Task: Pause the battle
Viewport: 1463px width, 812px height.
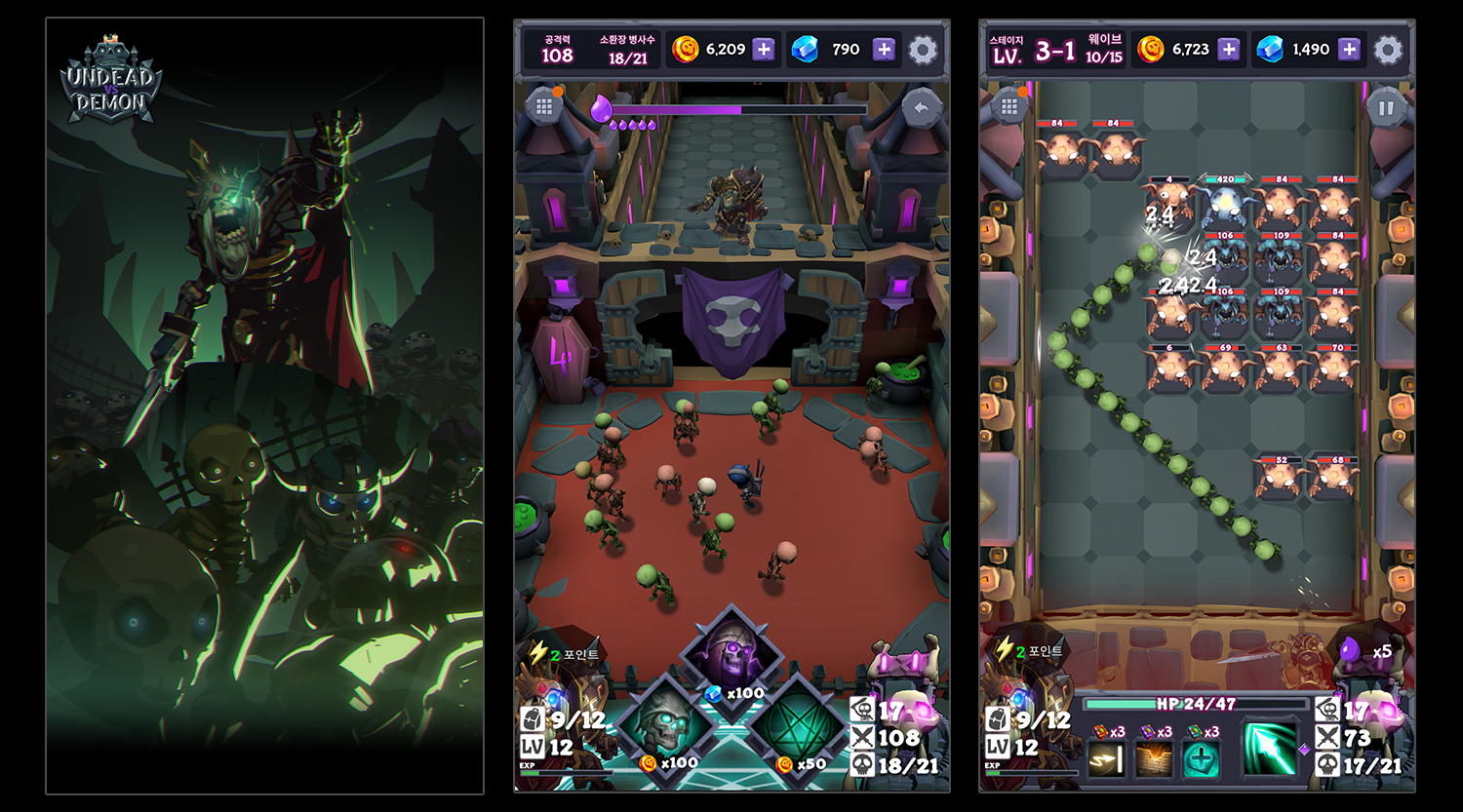Action: coord(1386,108)
